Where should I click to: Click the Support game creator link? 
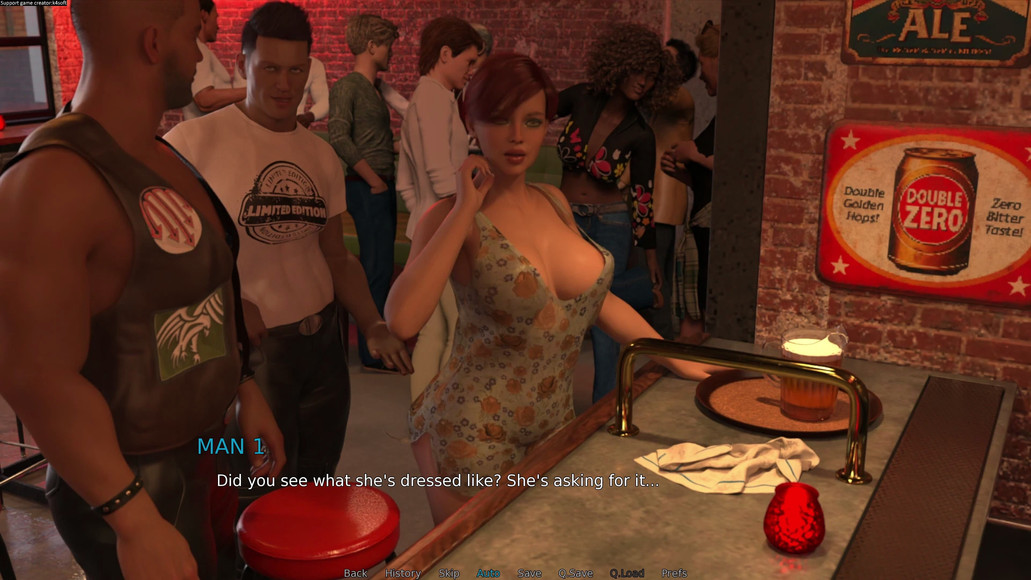(x=34, y=4)
